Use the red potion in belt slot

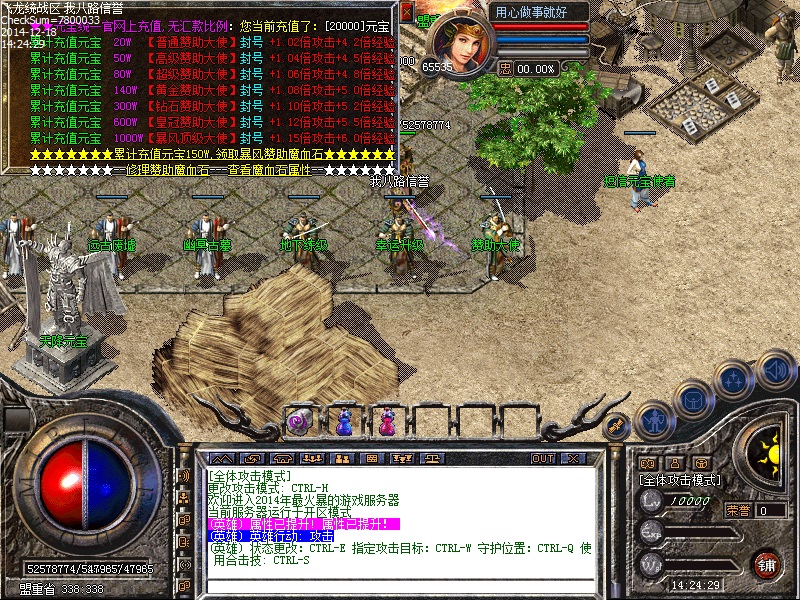tap(385, 422)
